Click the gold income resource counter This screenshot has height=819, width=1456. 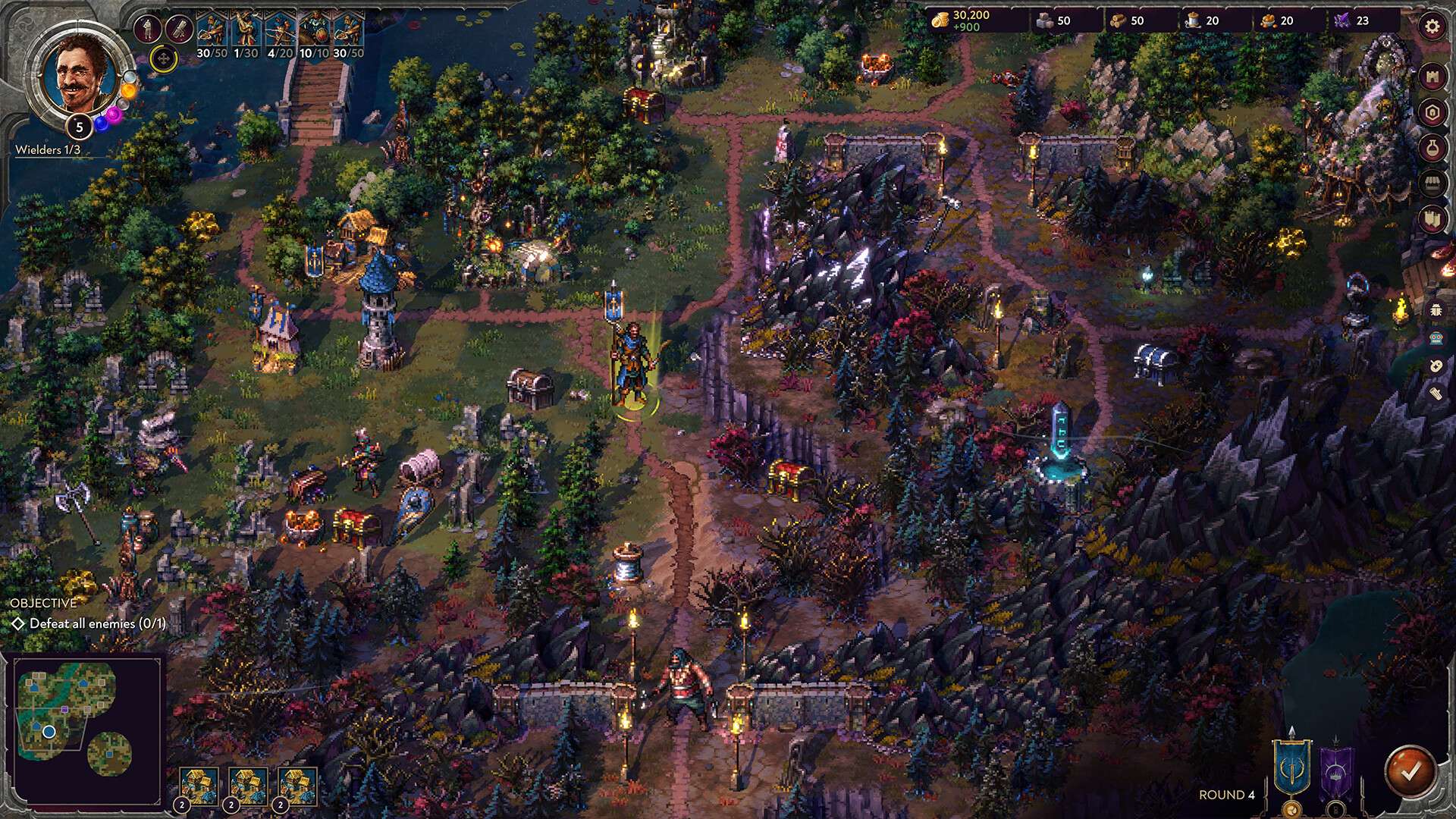(x=962, y=21)
